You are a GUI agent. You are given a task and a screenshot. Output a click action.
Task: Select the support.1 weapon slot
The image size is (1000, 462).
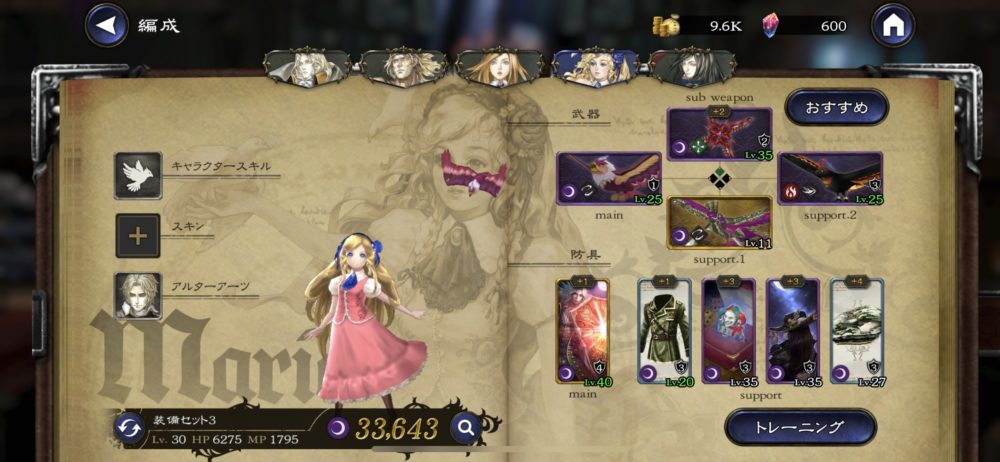(x=719, y=223)
